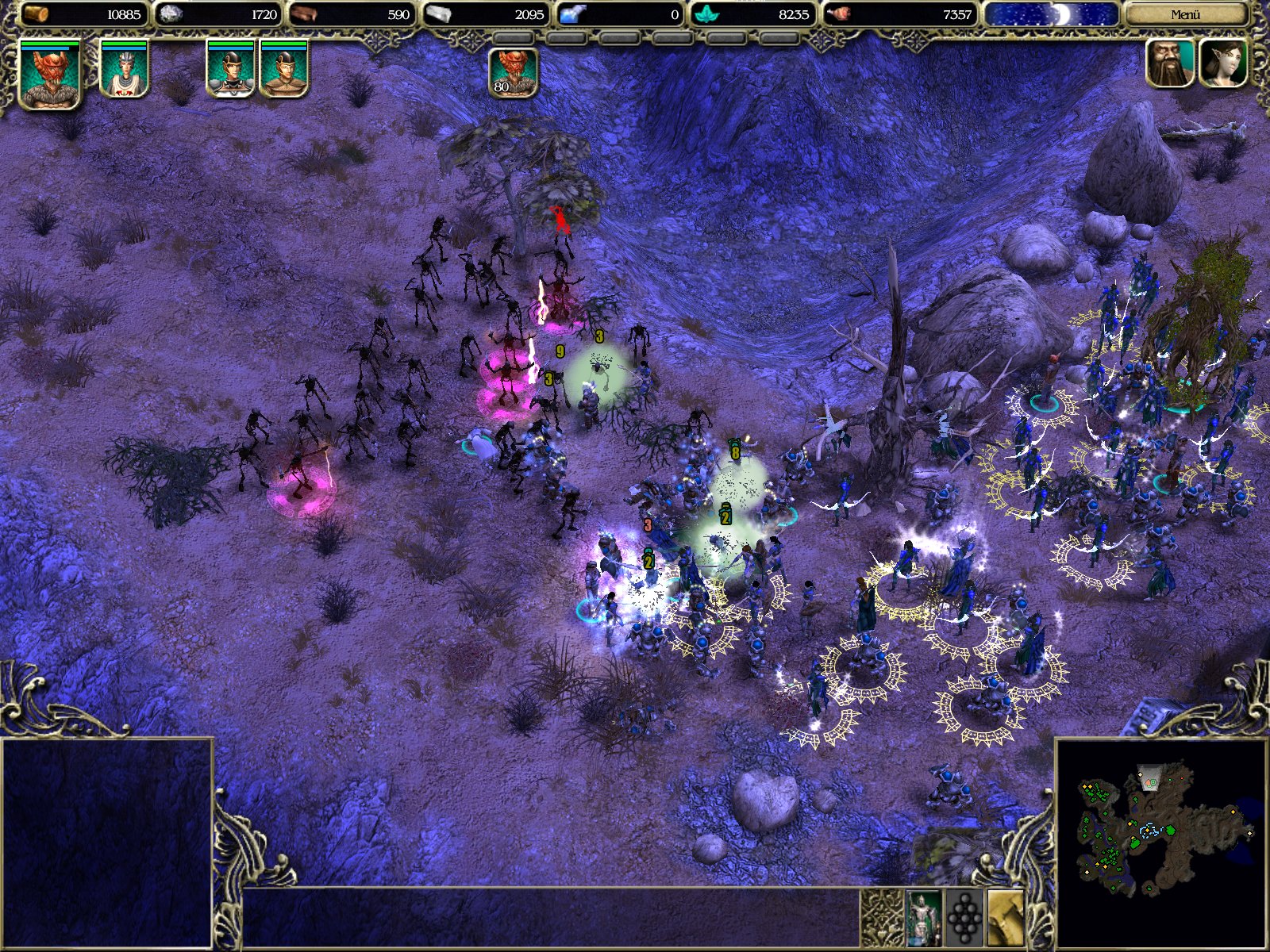Open the armored knight figure panel
1270x952 pixels.
923,918
